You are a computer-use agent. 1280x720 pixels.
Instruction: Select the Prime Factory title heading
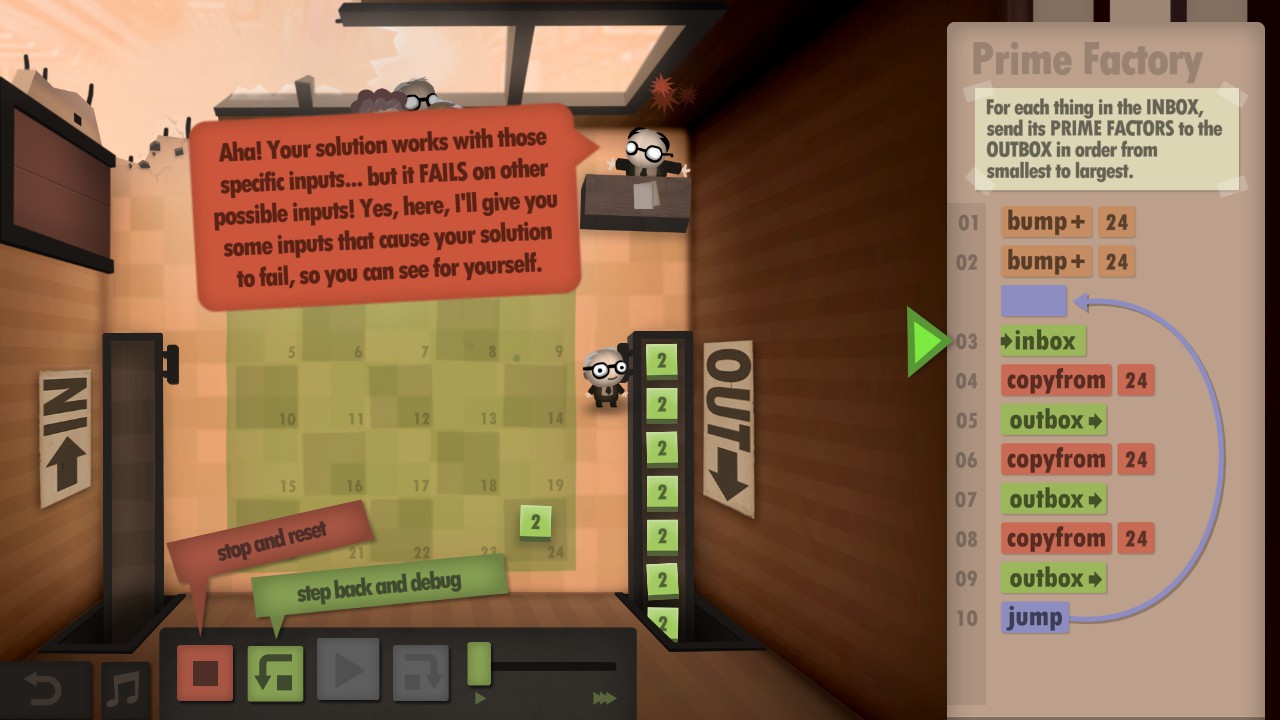tap(1086, 60)
